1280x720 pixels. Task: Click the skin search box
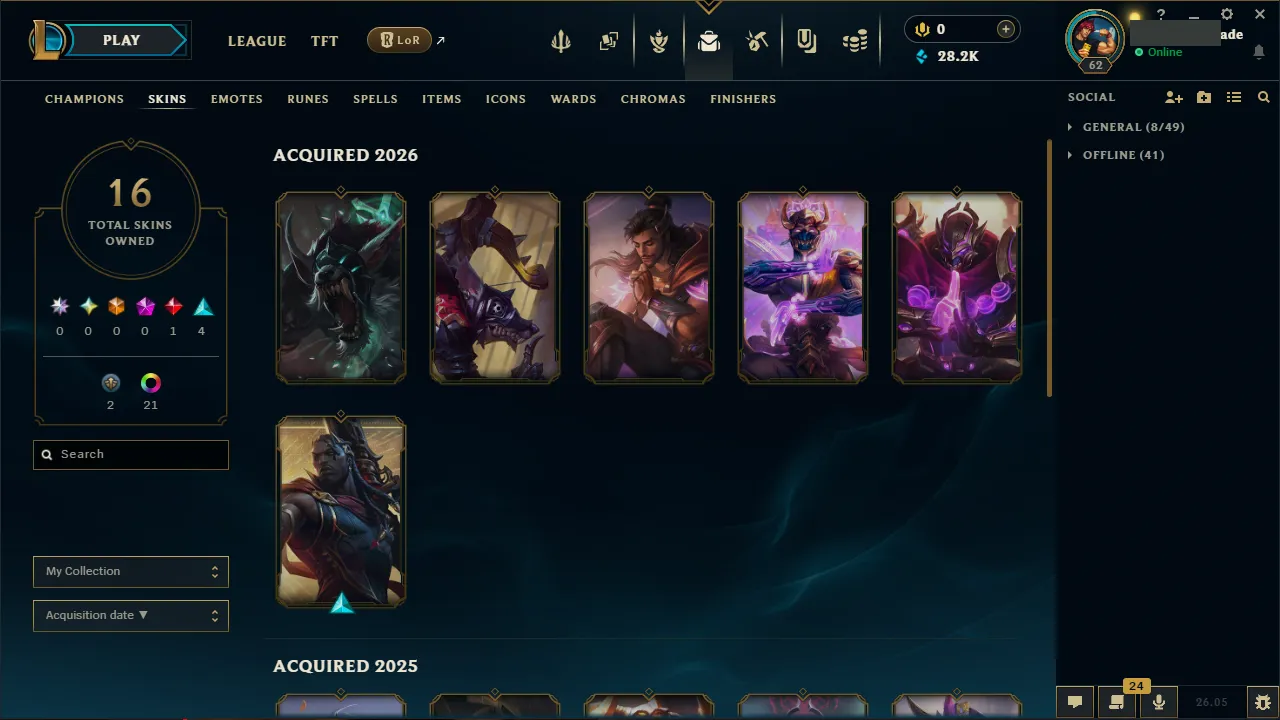(x=130, y=454)
